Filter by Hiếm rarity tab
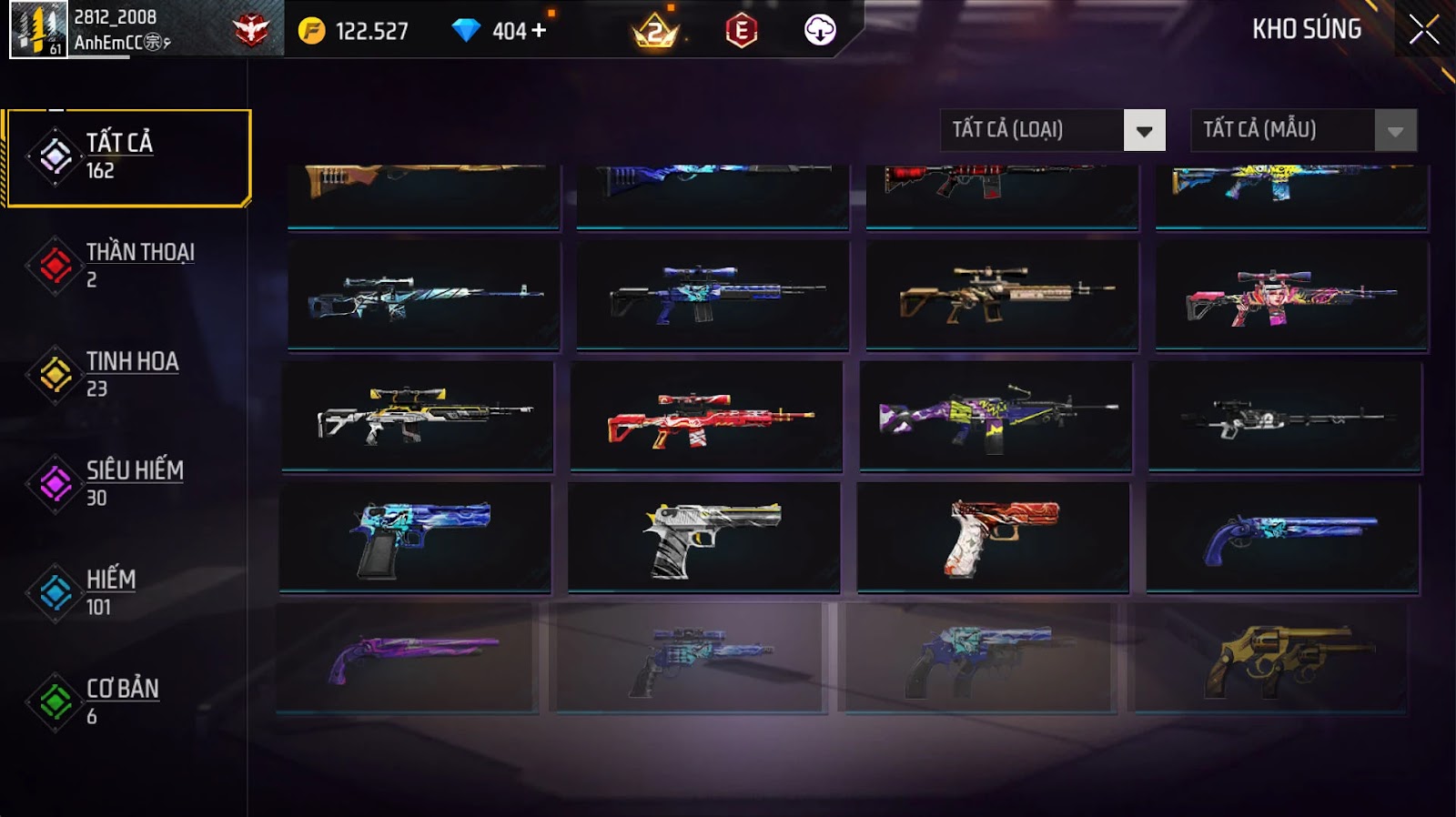This screenshot has width=1456, height=817. tap(127, 593)
